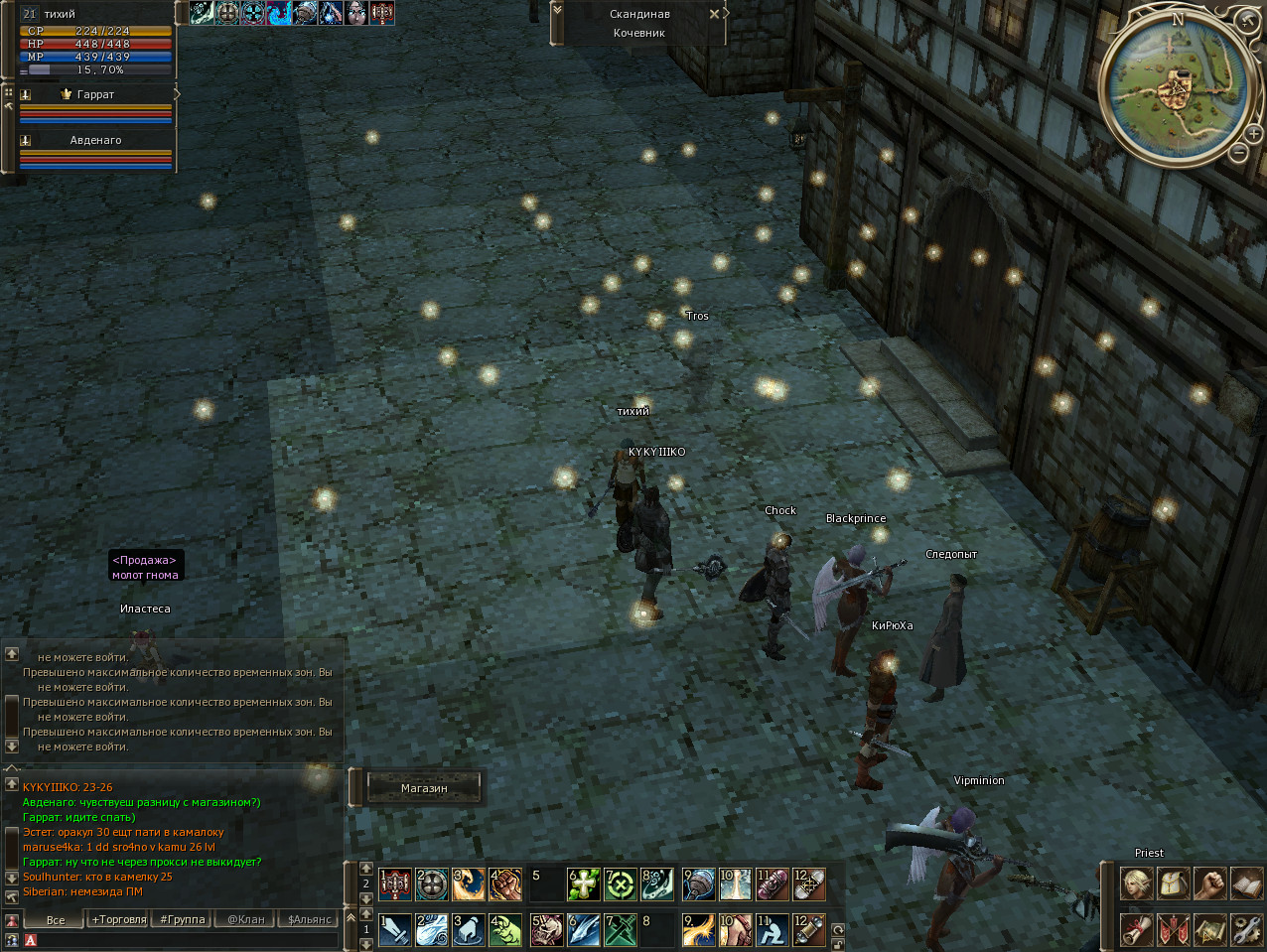
Task: Show the @Клан chat tab
Action: (x=246, y=920)
